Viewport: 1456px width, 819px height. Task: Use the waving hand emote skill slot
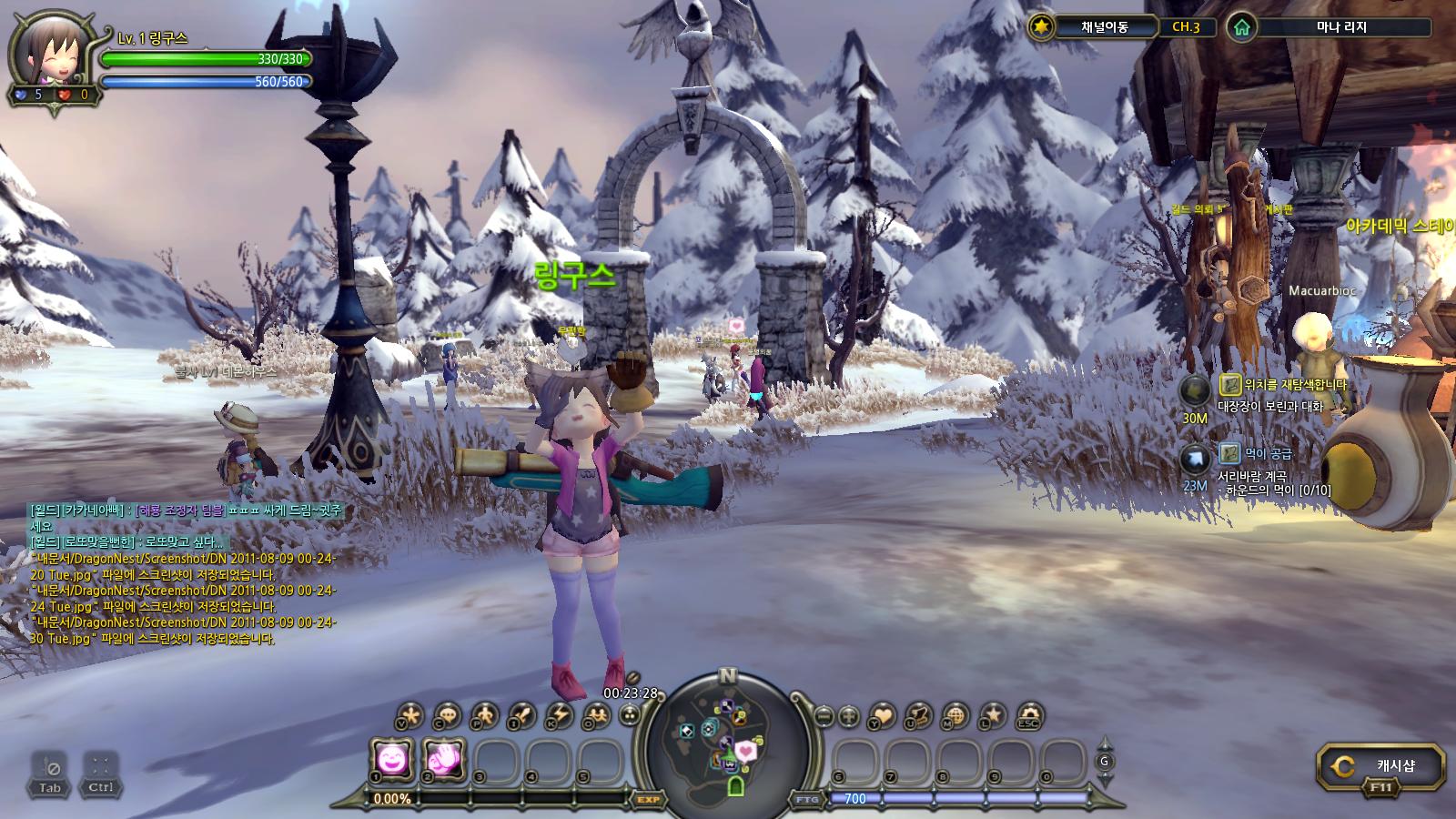445,759
